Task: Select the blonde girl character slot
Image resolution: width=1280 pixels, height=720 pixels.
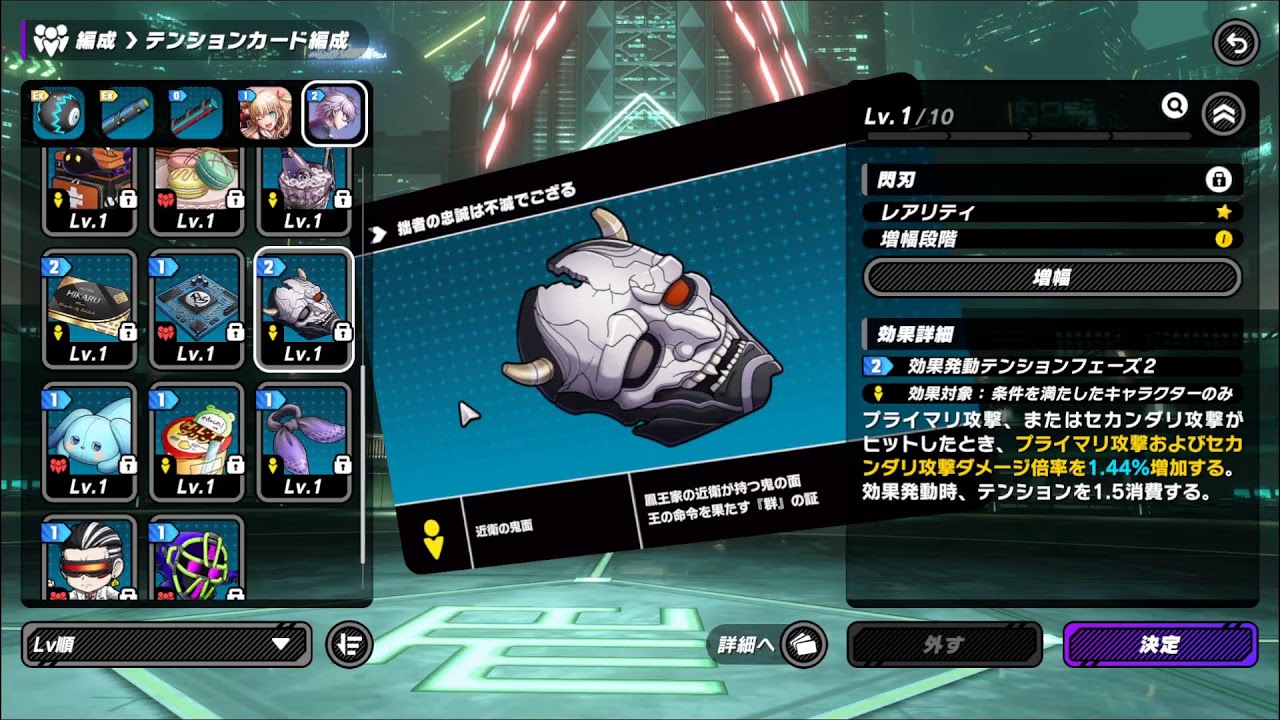Action: point(265,114)
